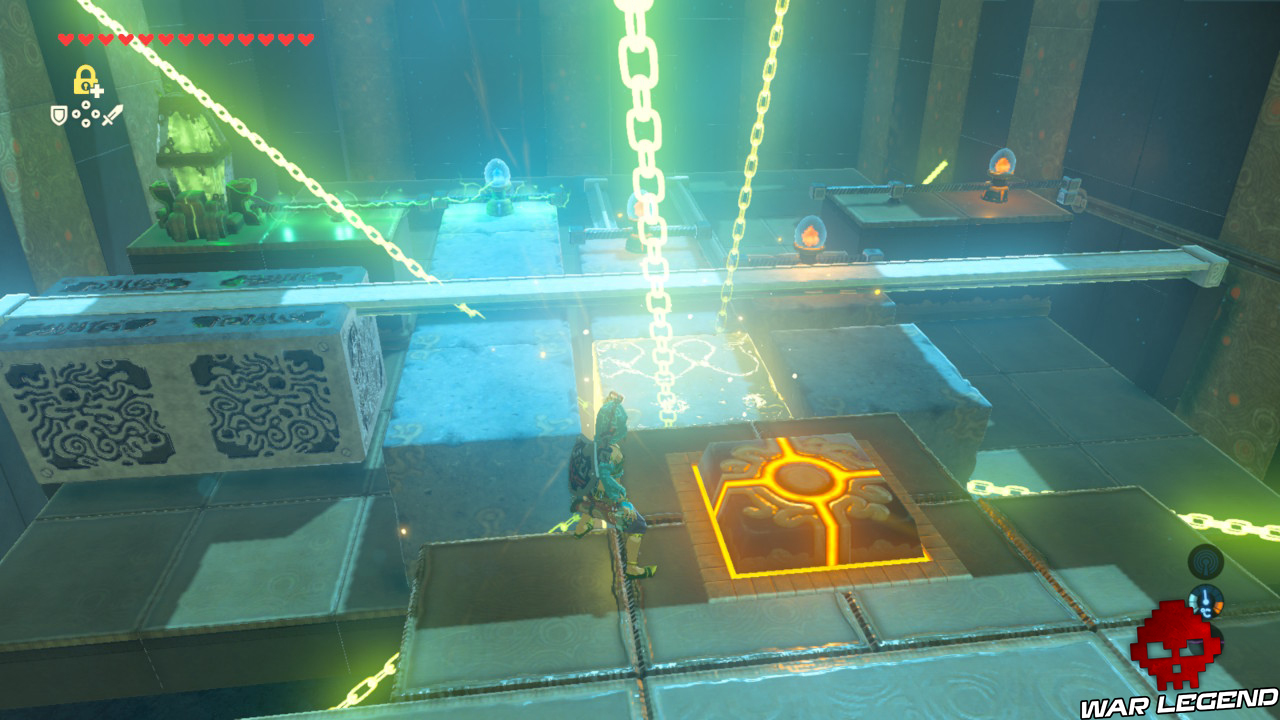Click the orange segment of the temperature gauge
This screenshot has height=720, width=1280.
1219,606
